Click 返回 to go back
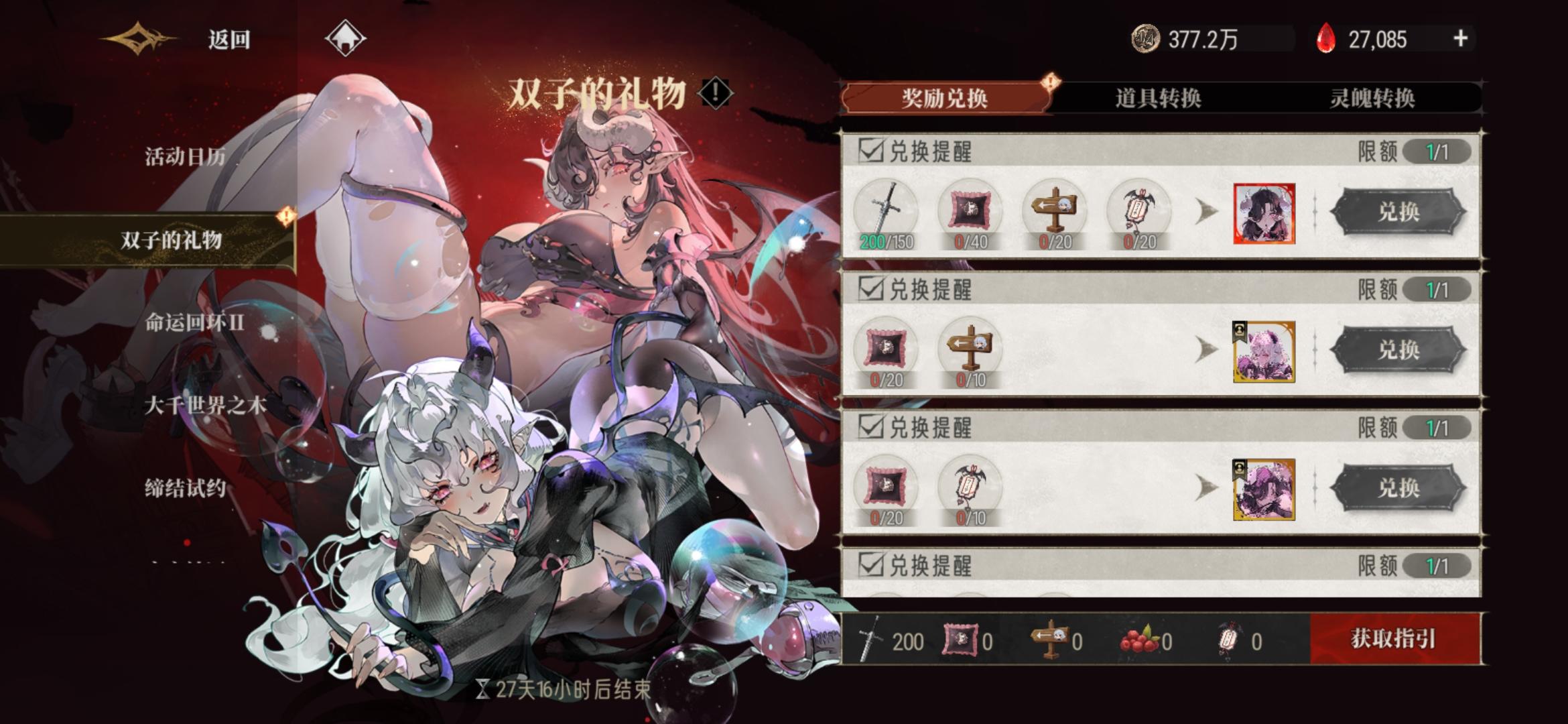1568x724 pixels. click(227, 40)
